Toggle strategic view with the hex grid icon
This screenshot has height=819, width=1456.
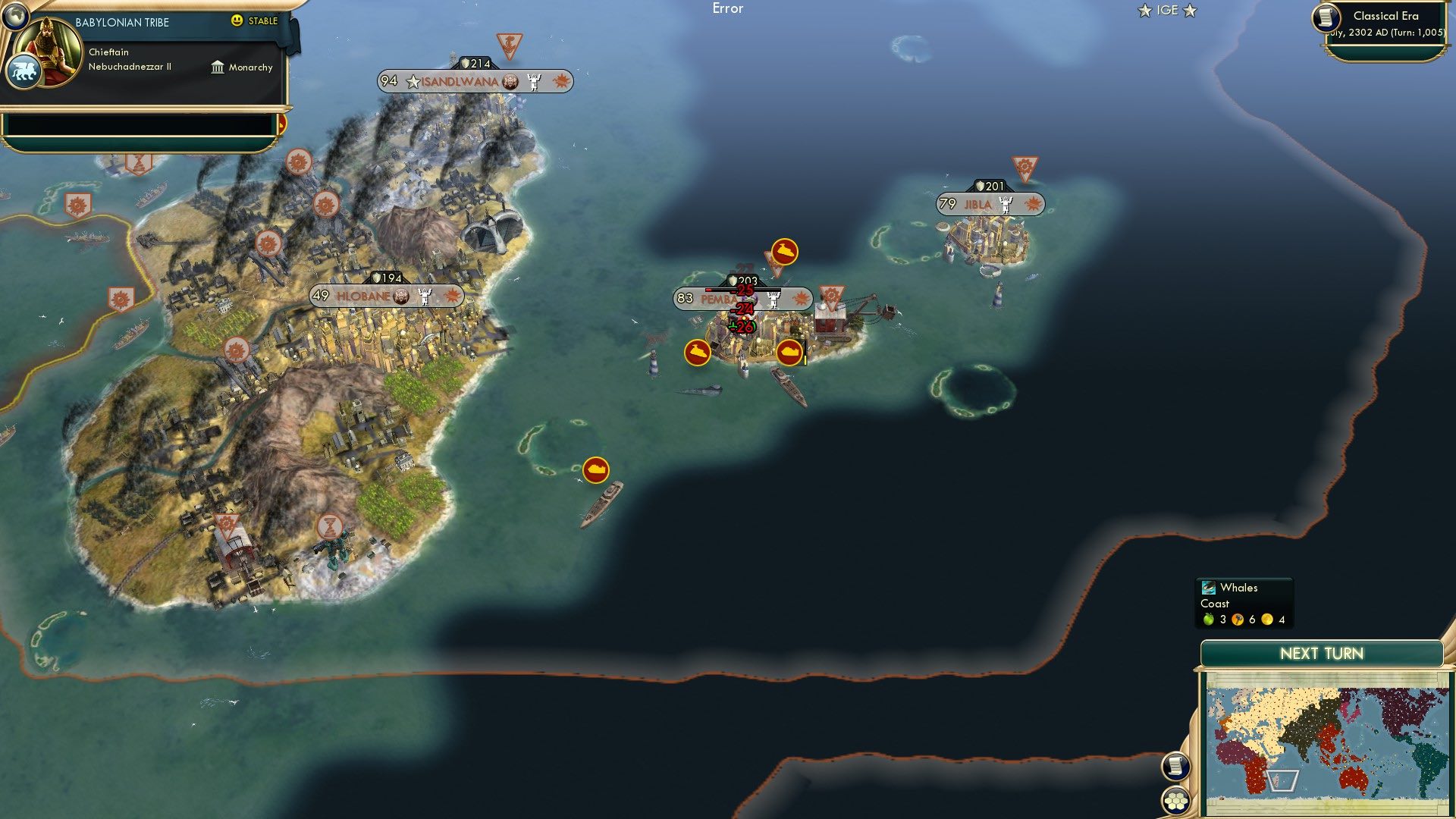(1176, 800)
